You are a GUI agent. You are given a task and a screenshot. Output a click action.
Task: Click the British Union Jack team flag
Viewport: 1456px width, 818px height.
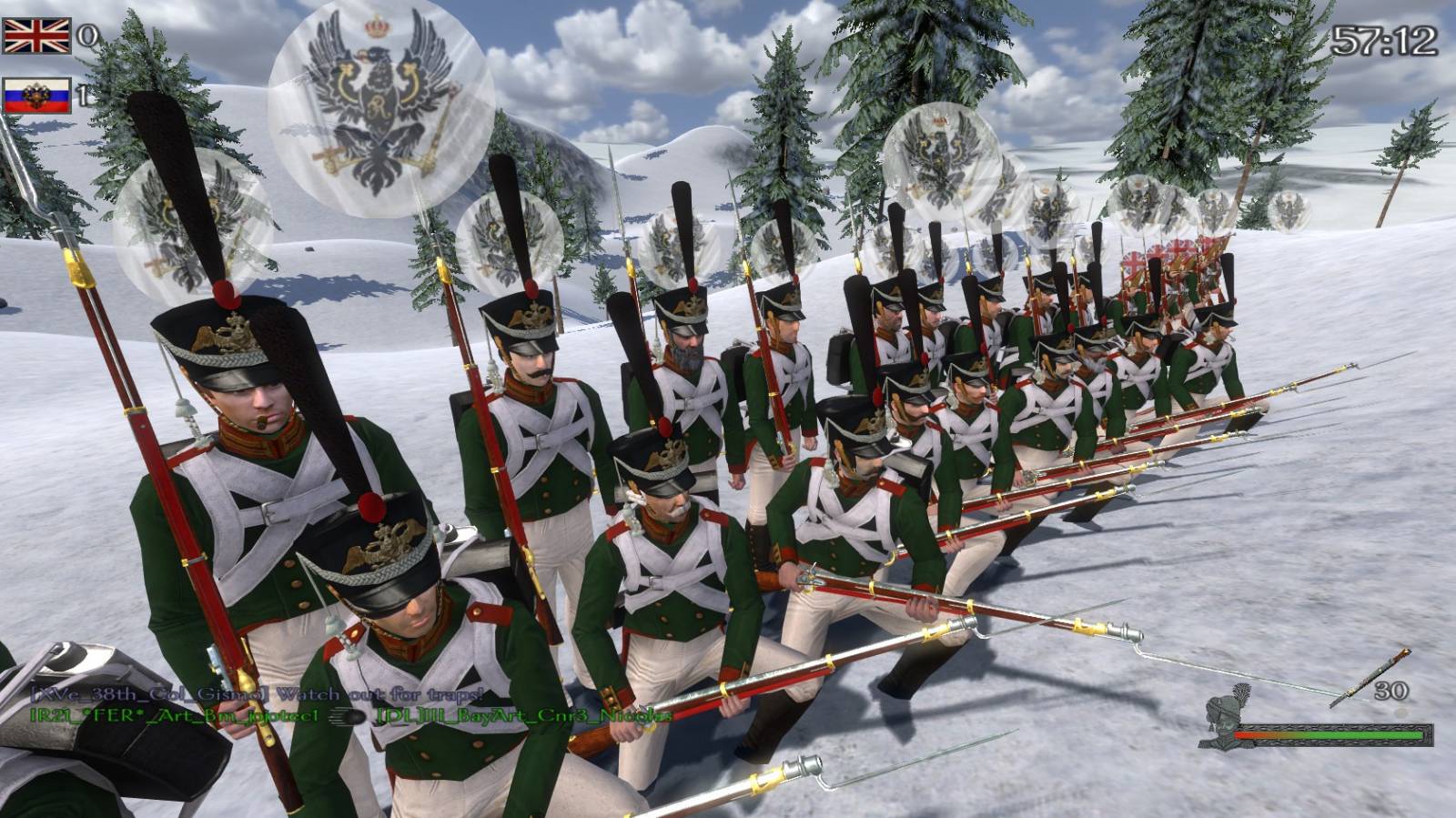pyautogui.click(x=36, y=36)
